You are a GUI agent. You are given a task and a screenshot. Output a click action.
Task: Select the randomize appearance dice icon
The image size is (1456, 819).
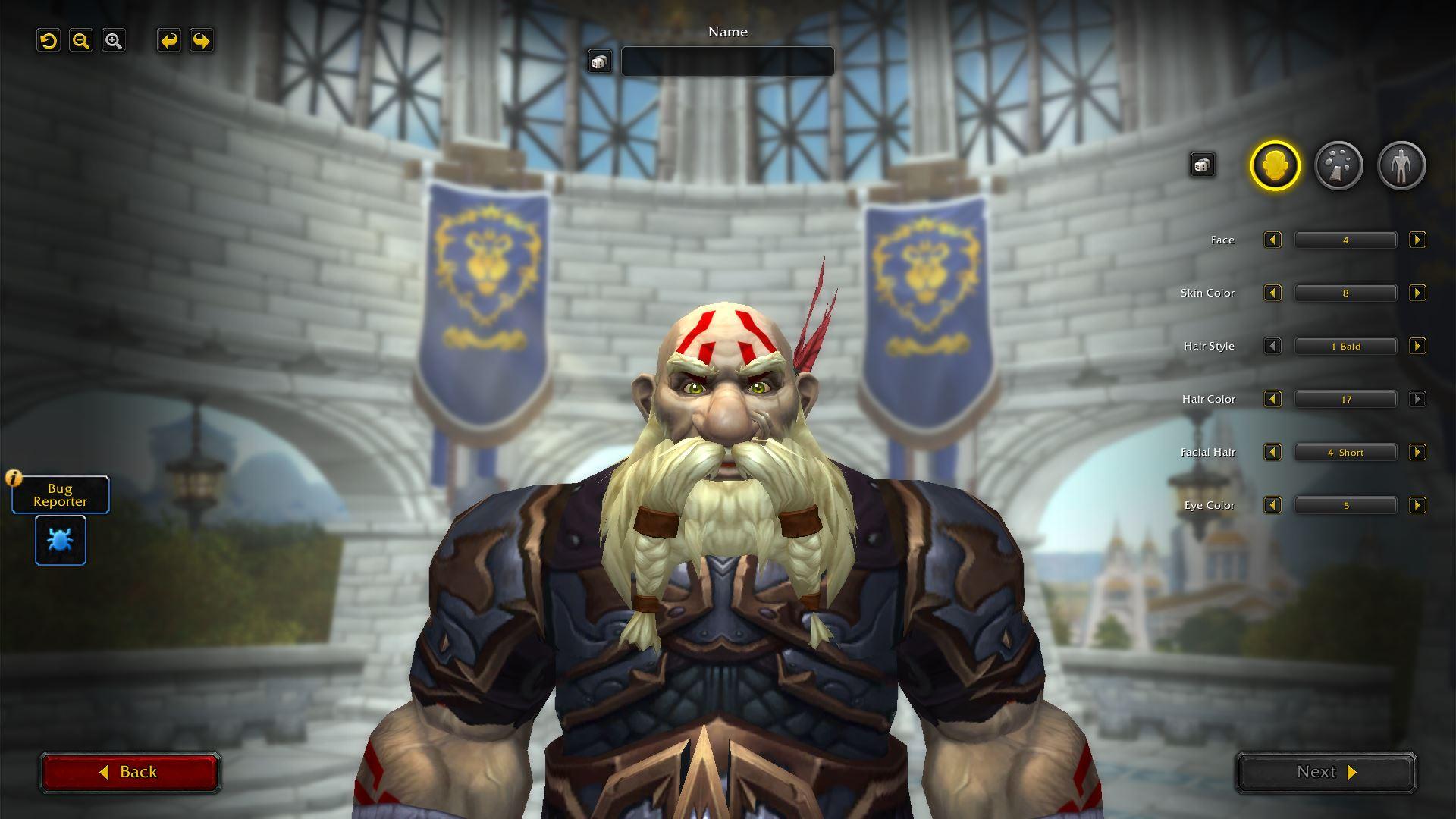tap(1202, 164)
